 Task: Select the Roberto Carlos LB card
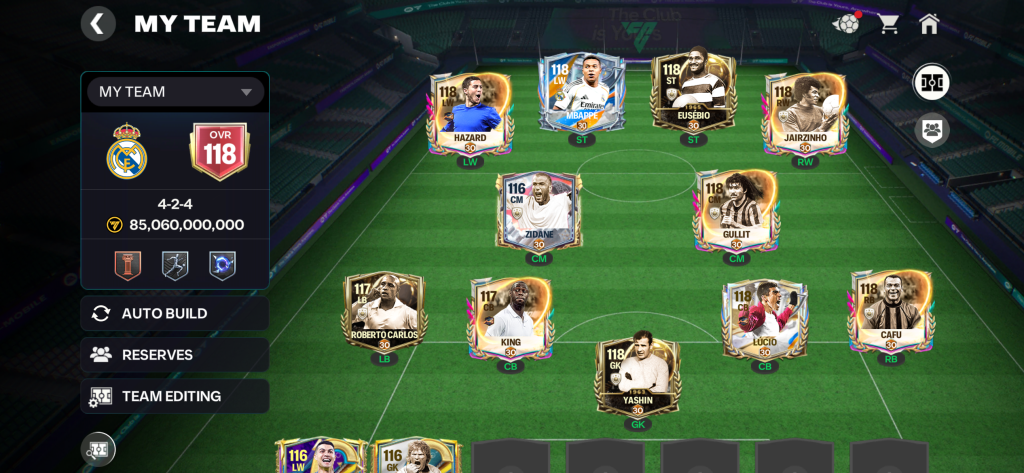click(x=384, y=310)
